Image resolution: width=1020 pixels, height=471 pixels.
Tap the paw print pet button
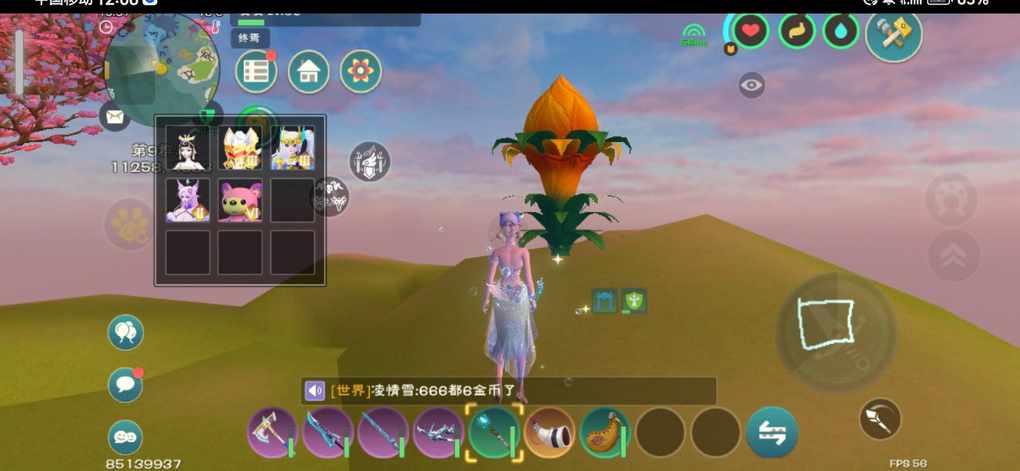click(x=129, y=224)
